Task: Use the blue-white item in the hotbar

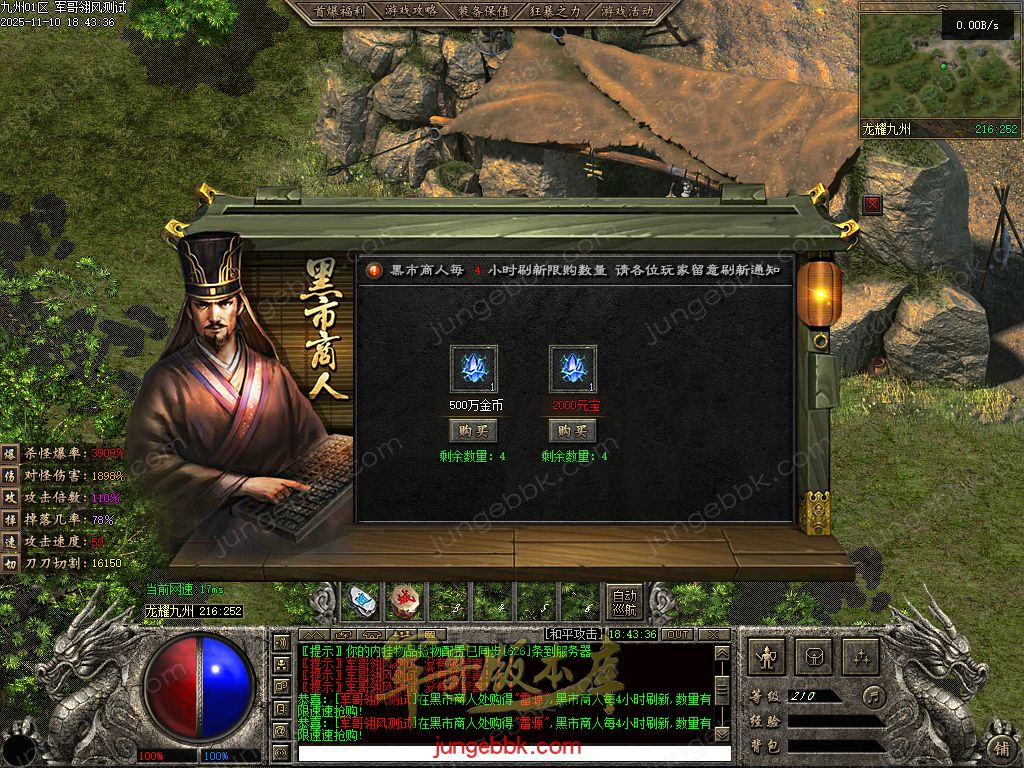Action: (361, 601)
